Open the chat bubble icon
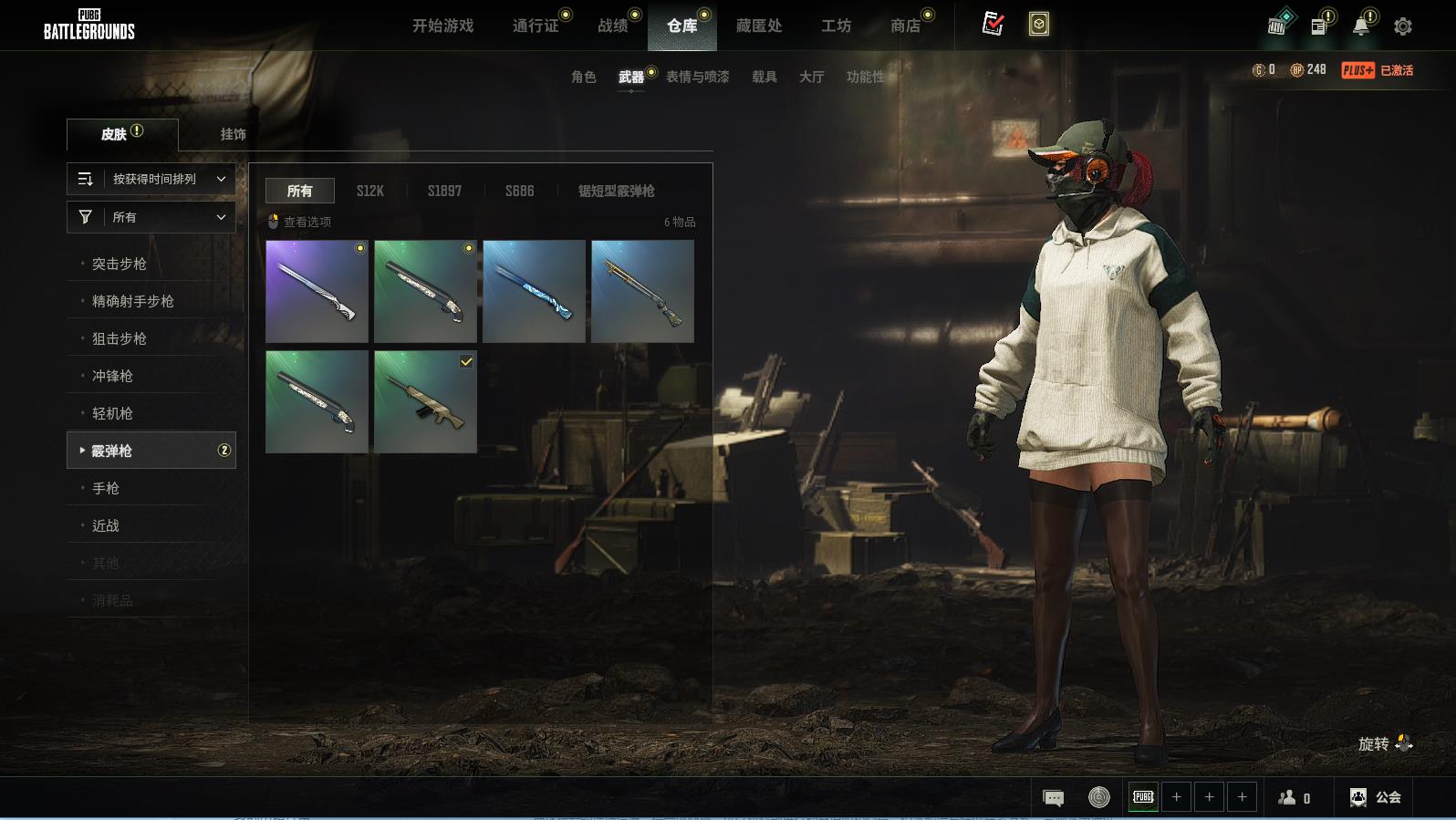Viewport: 1456px width, 820px height. [x=1053, y=798]
